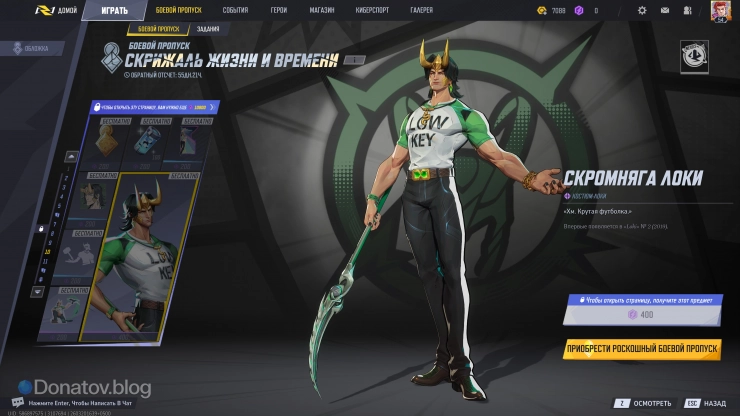Select the golden emblem reward tile
Screen dimensions: 740x416
(105, 143)
